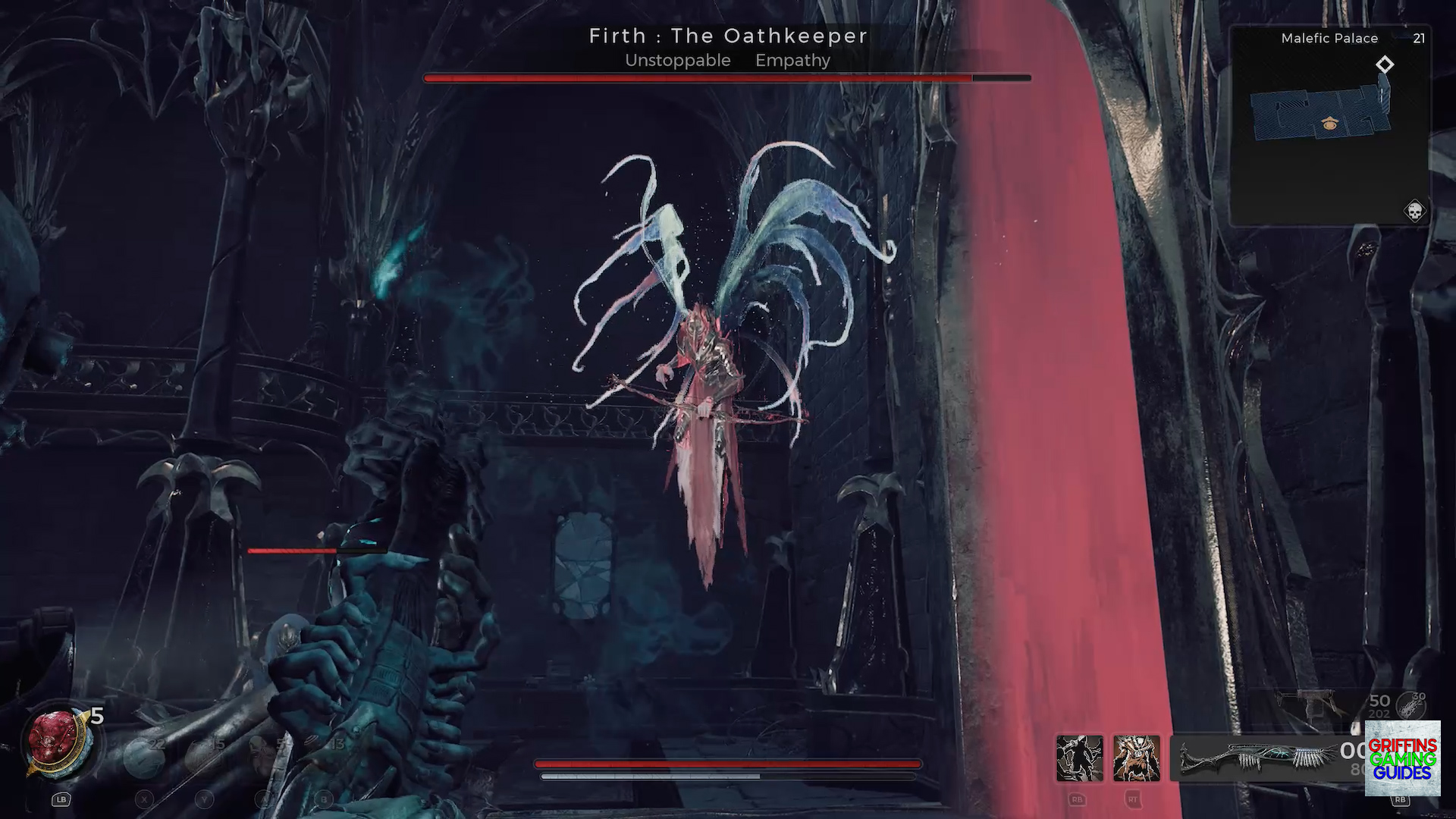Click the skill icon bound to RT

click(1135, 759)
